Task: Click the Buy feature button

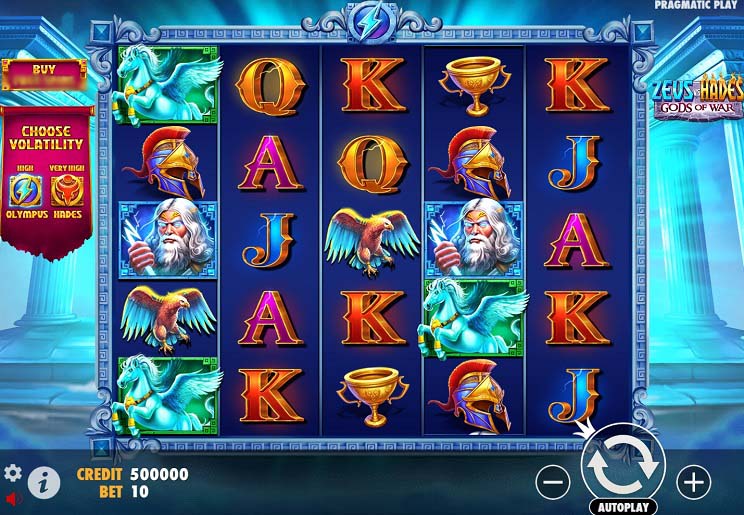Action: point(43,75)
